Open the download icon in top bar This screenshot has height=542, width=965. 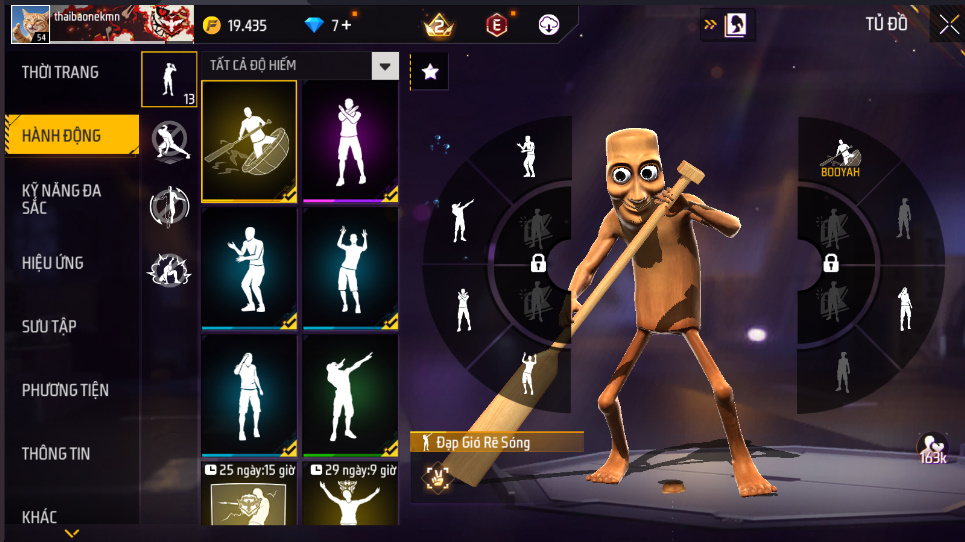[x=549, y=25]
